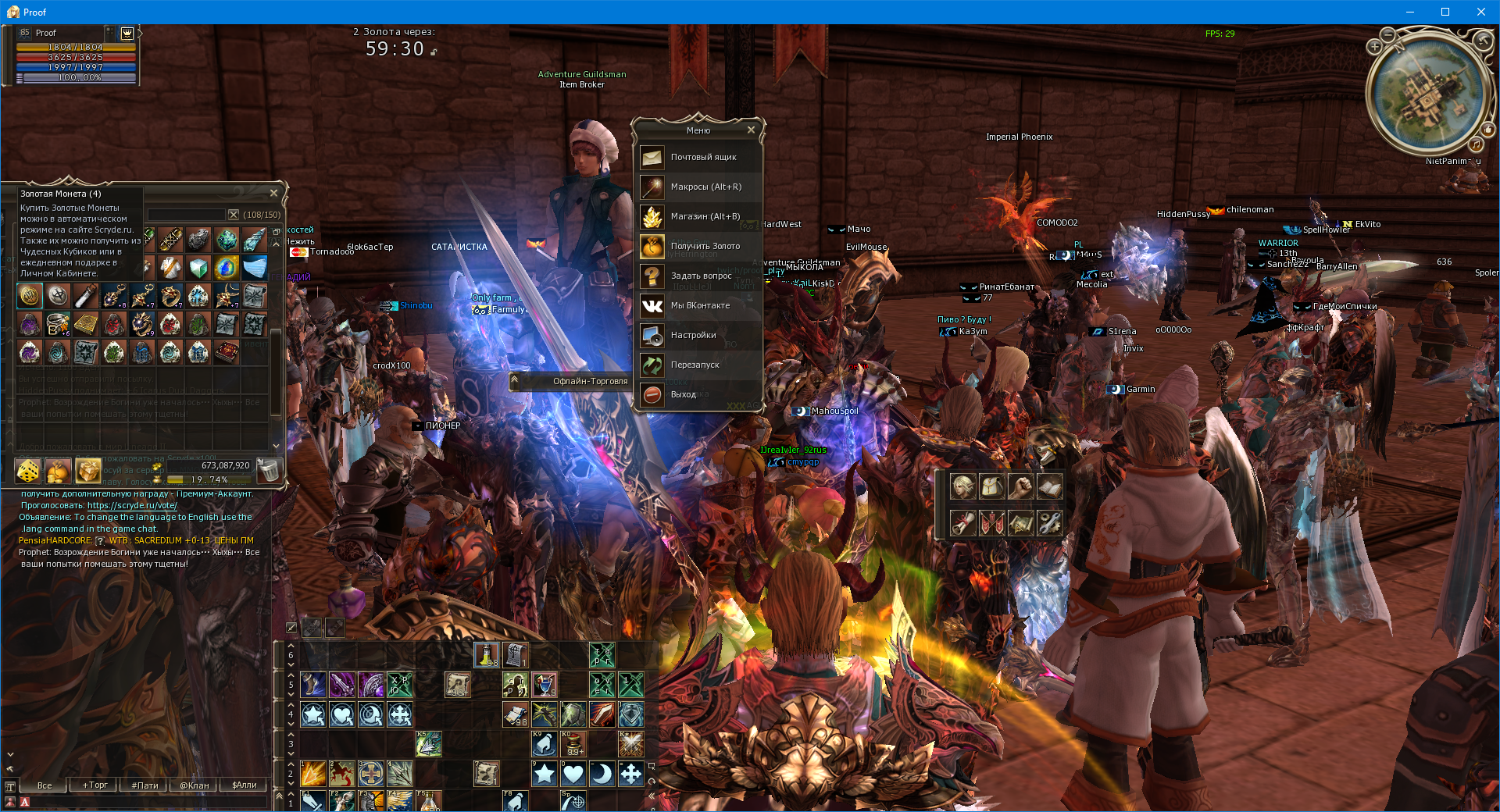Close the Меню window

tap(751, 130)
